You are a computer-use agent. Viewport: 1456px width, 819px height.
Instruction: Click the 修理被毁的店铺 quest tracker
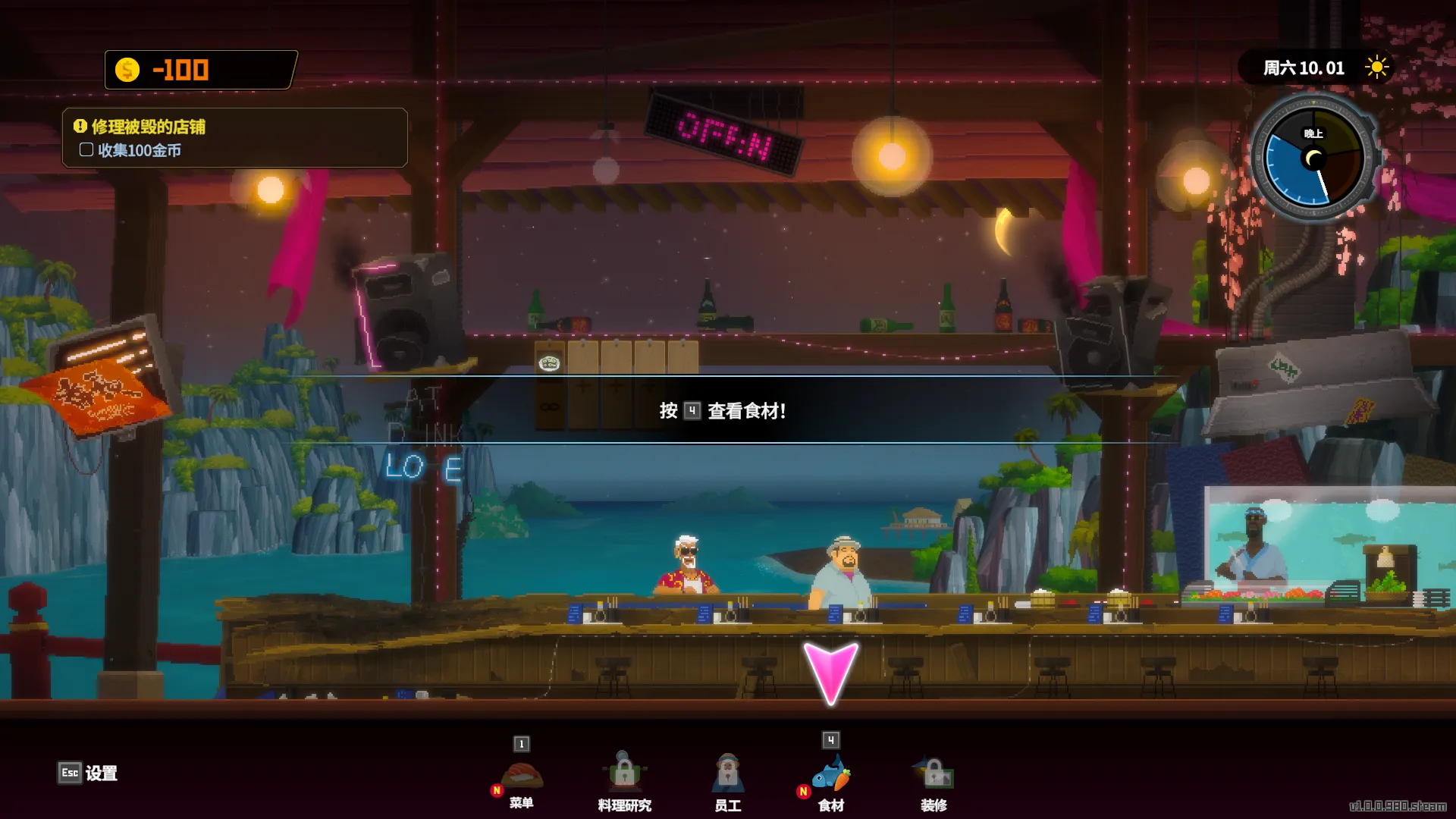[x=235, y=138]
